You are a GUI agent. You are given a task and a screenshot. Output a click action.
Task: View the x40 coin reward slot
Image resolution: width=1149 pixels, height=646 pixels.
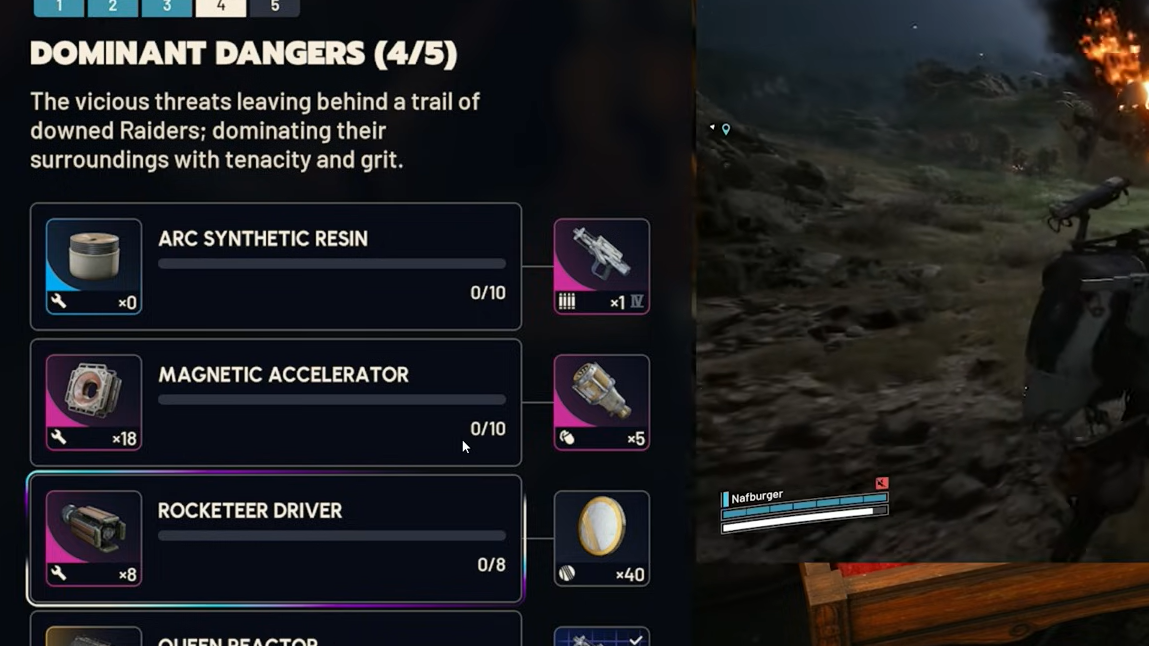coord(601,538)
